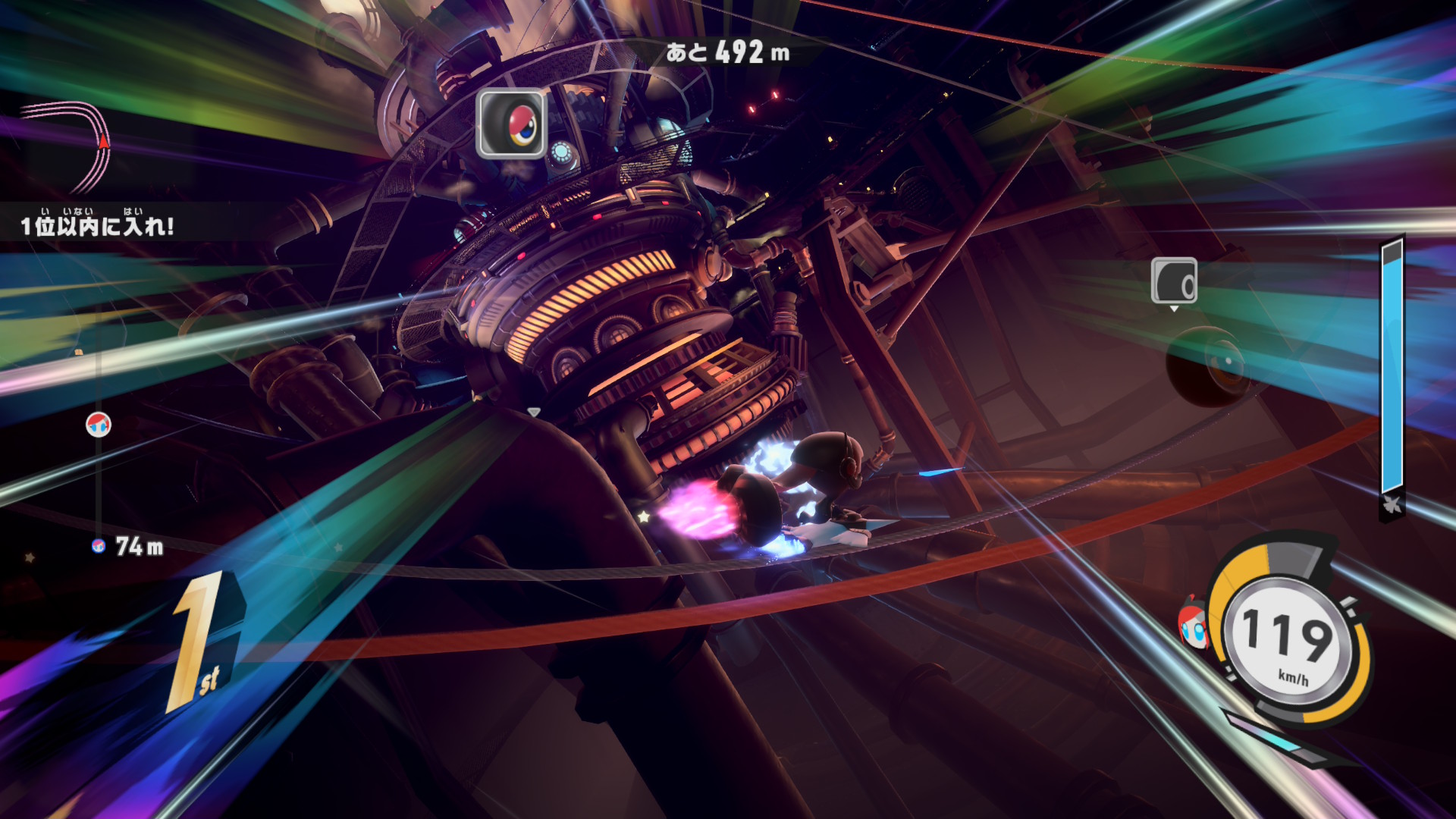Select the red-haired rider icon on progress line
Screen dimensions: 1456x819
click(x=99, y=425)
